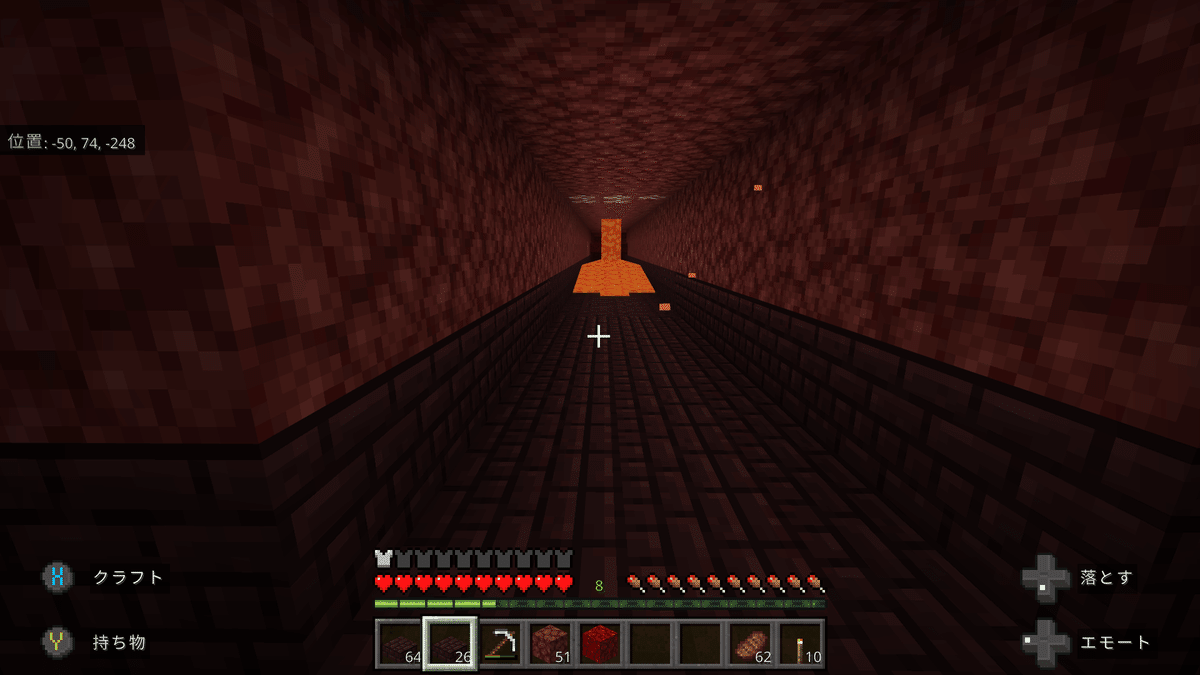Viewport: 1200px width, 675px height.
Task: Select the pickaxe in the hotbar
Action: coord(499,643)
